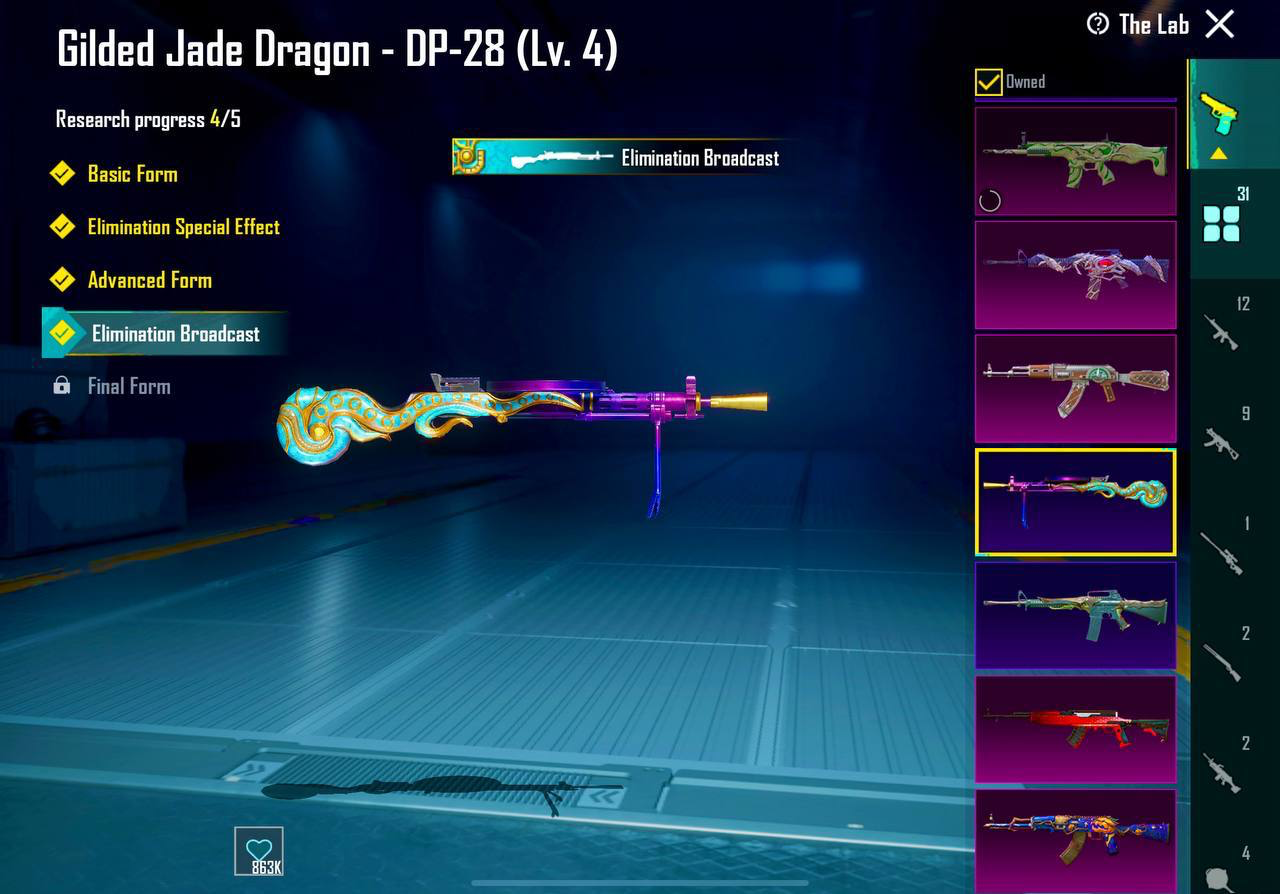Pick the blue and orange AKM skin
Image resolution: width=1280 pixels, height=894 pixels.
[1075, 840]
